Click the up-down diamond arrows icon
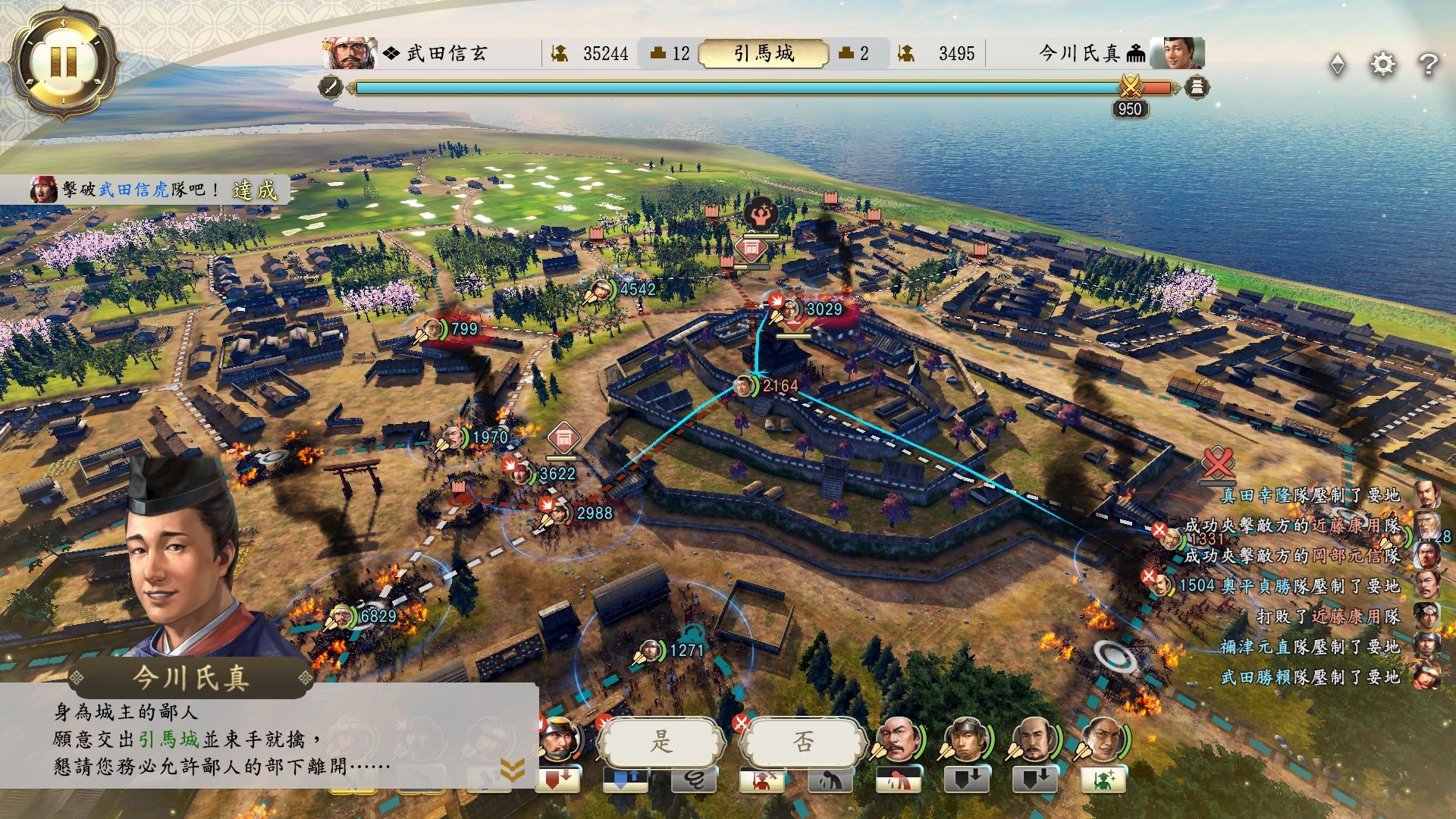This screenshot has height=819, width=1456. tap(1338, 64)
